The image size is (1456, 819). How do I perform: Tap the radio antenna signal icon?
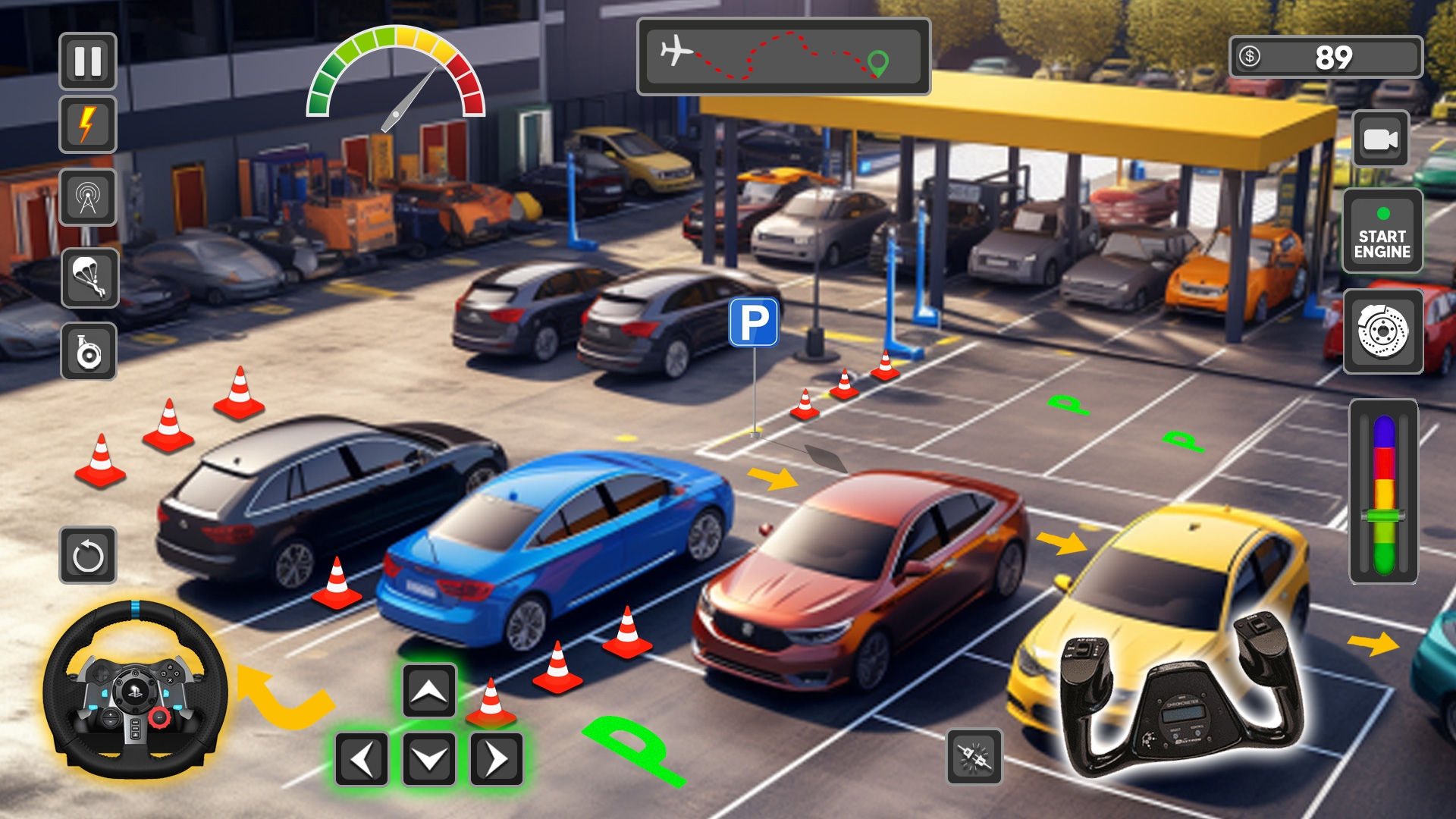pyautogui.click(x=88, y=197)
